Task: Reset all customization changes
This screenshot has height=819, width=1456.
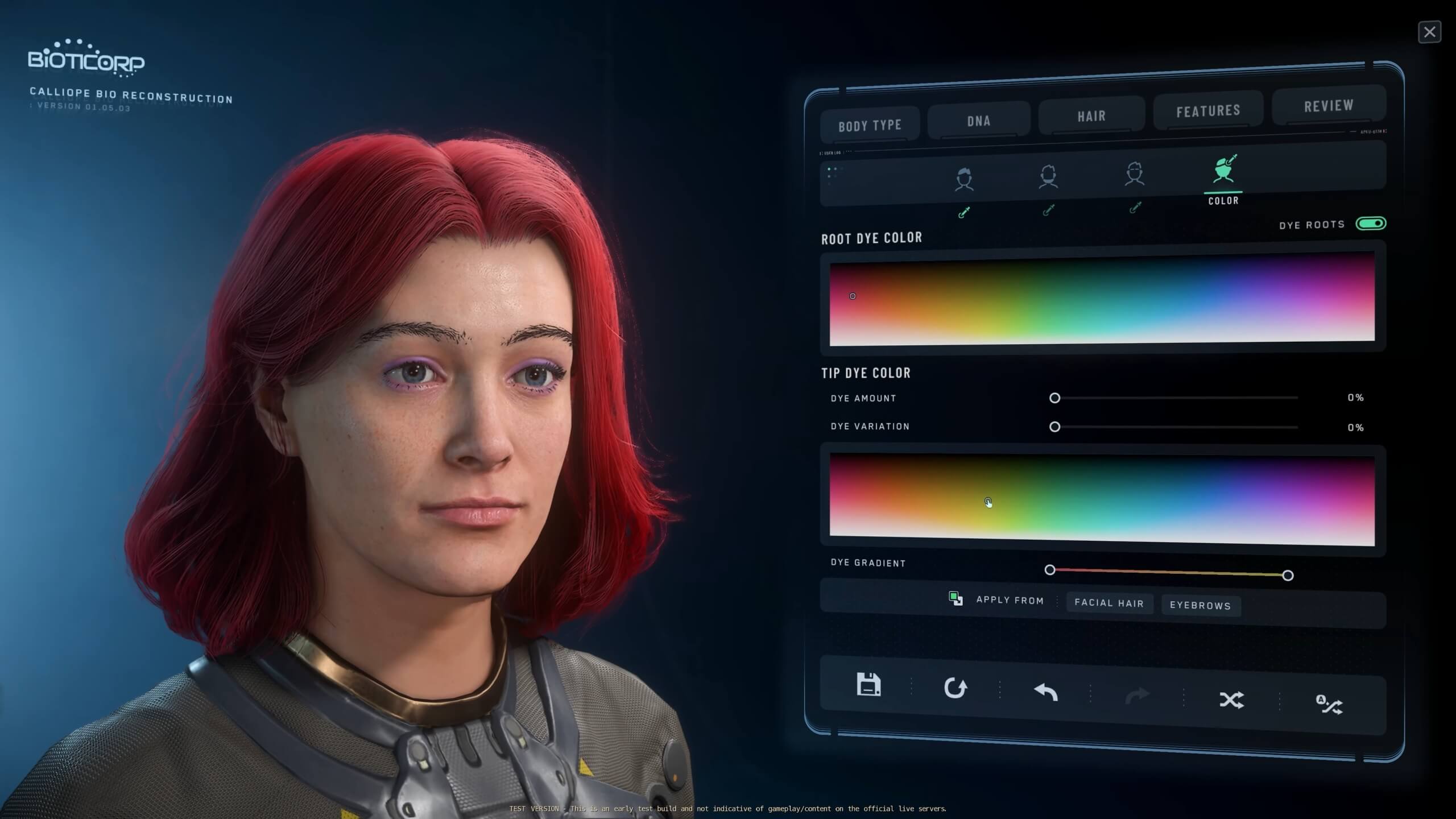Action: tap(957, 687)
